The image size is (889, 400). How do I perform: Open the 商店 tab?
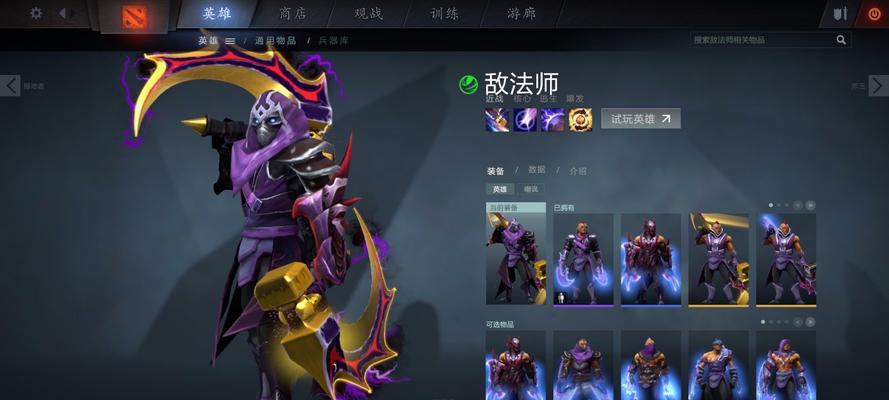(x=293, y=13)
